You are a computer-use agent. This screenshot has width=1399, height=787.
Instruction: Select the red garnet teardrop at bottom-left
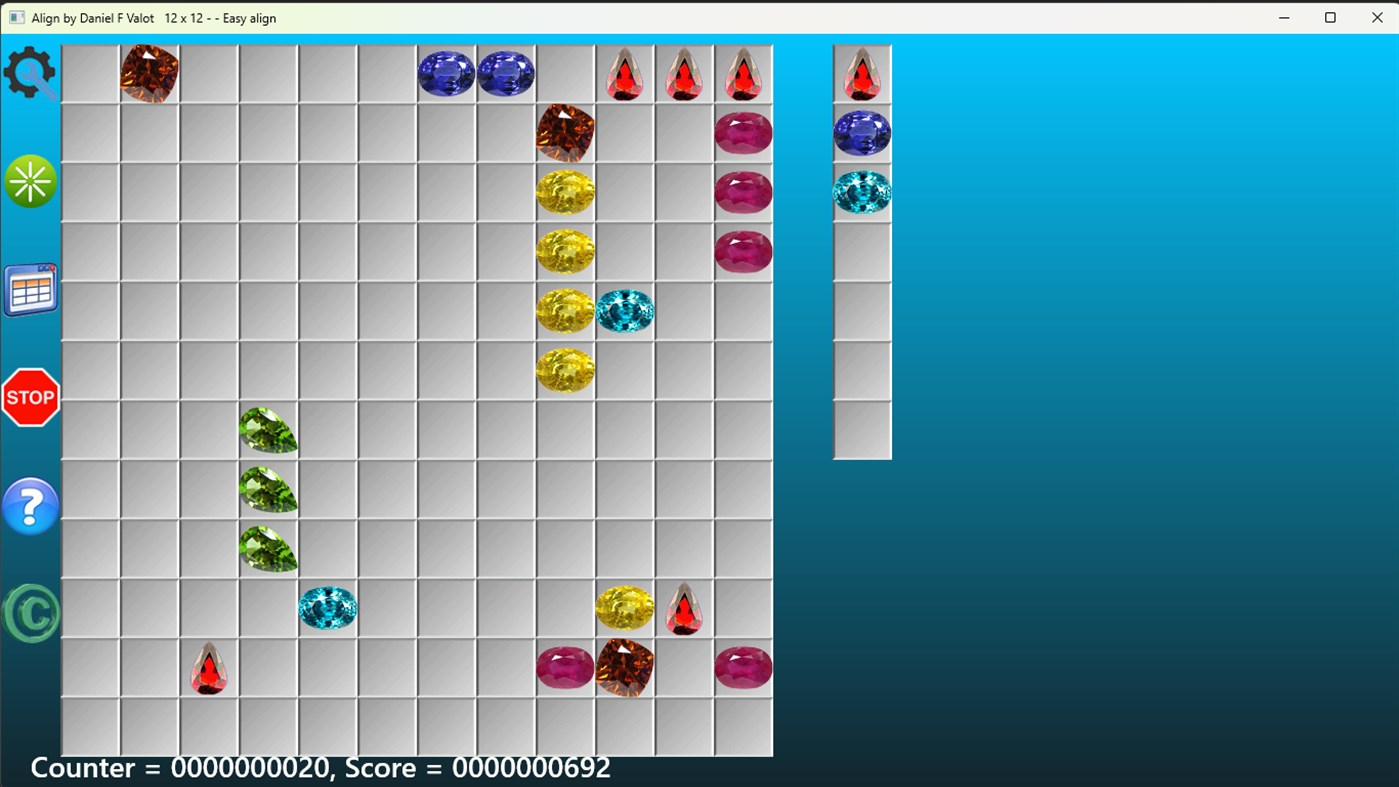click(208, 667)
